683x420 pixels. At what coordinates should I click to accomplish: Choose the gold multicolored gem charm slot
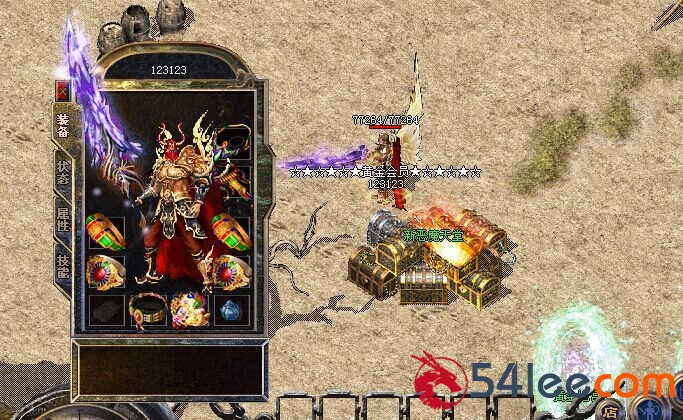(x=188, y=307)
